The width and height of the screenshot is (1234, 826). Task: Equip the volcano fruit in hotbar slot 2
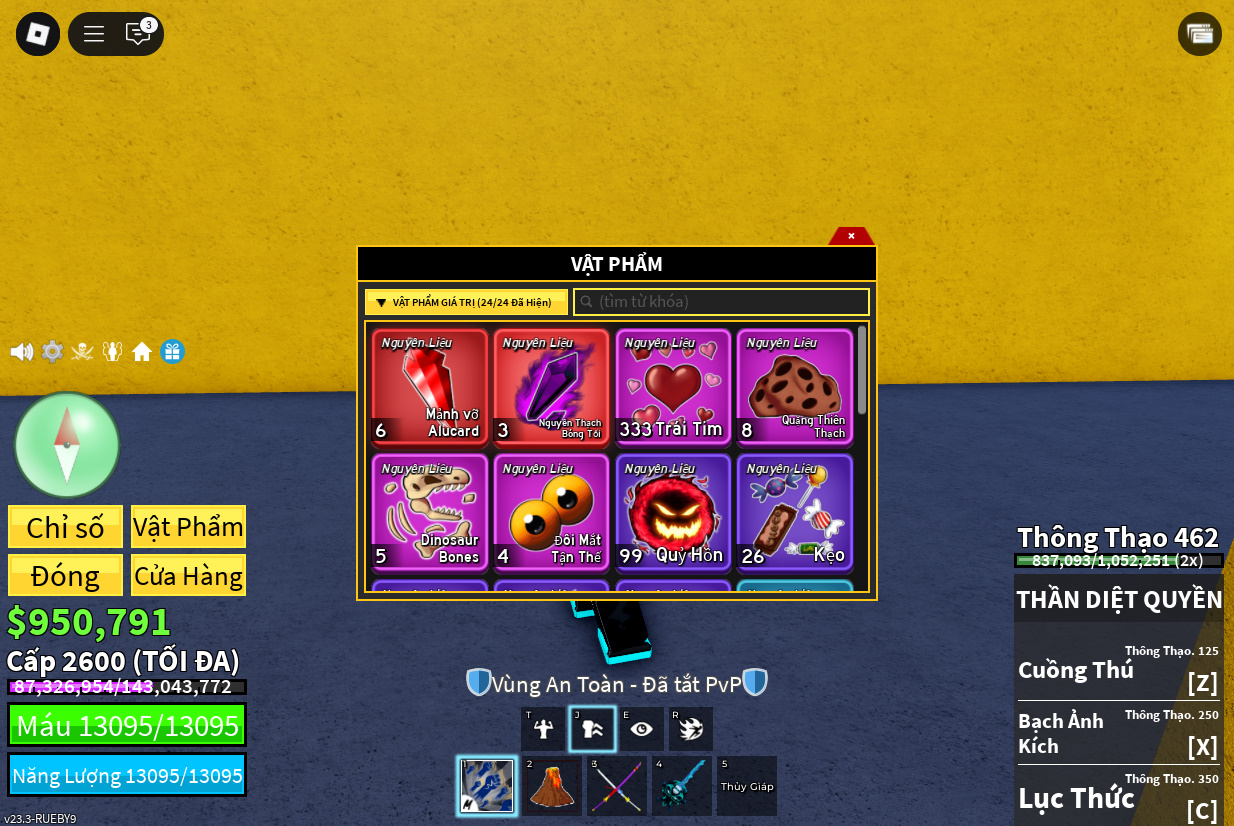click(x=551, y=786)
